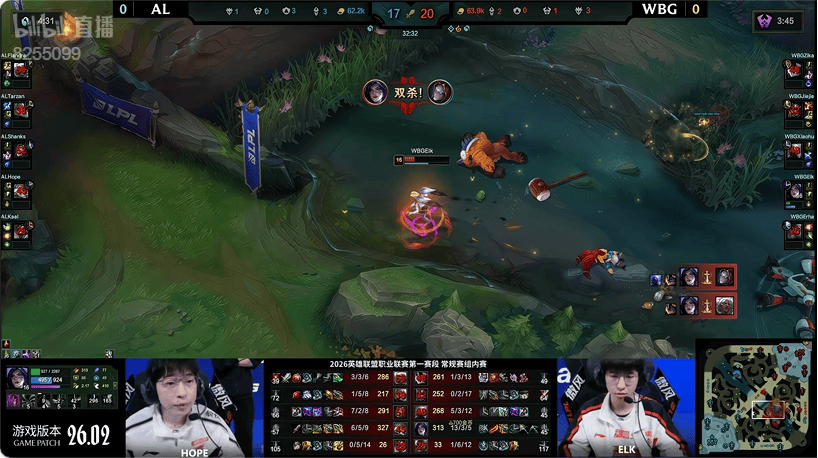Select WBG Jiejie's champion portrait

[x=794, y=111]
